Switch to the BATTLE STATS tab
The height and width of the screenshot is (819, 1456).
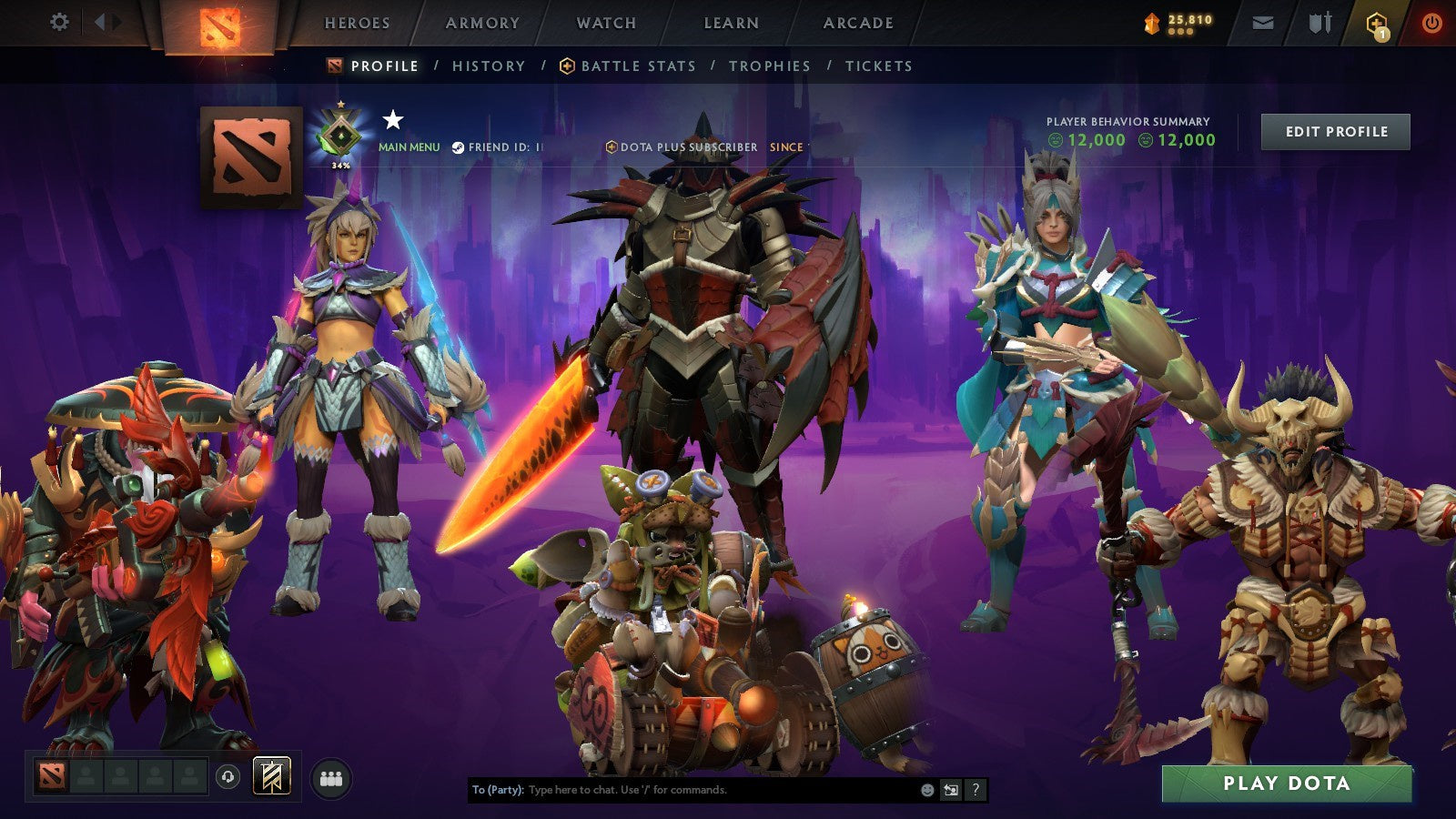click(637, 66)
